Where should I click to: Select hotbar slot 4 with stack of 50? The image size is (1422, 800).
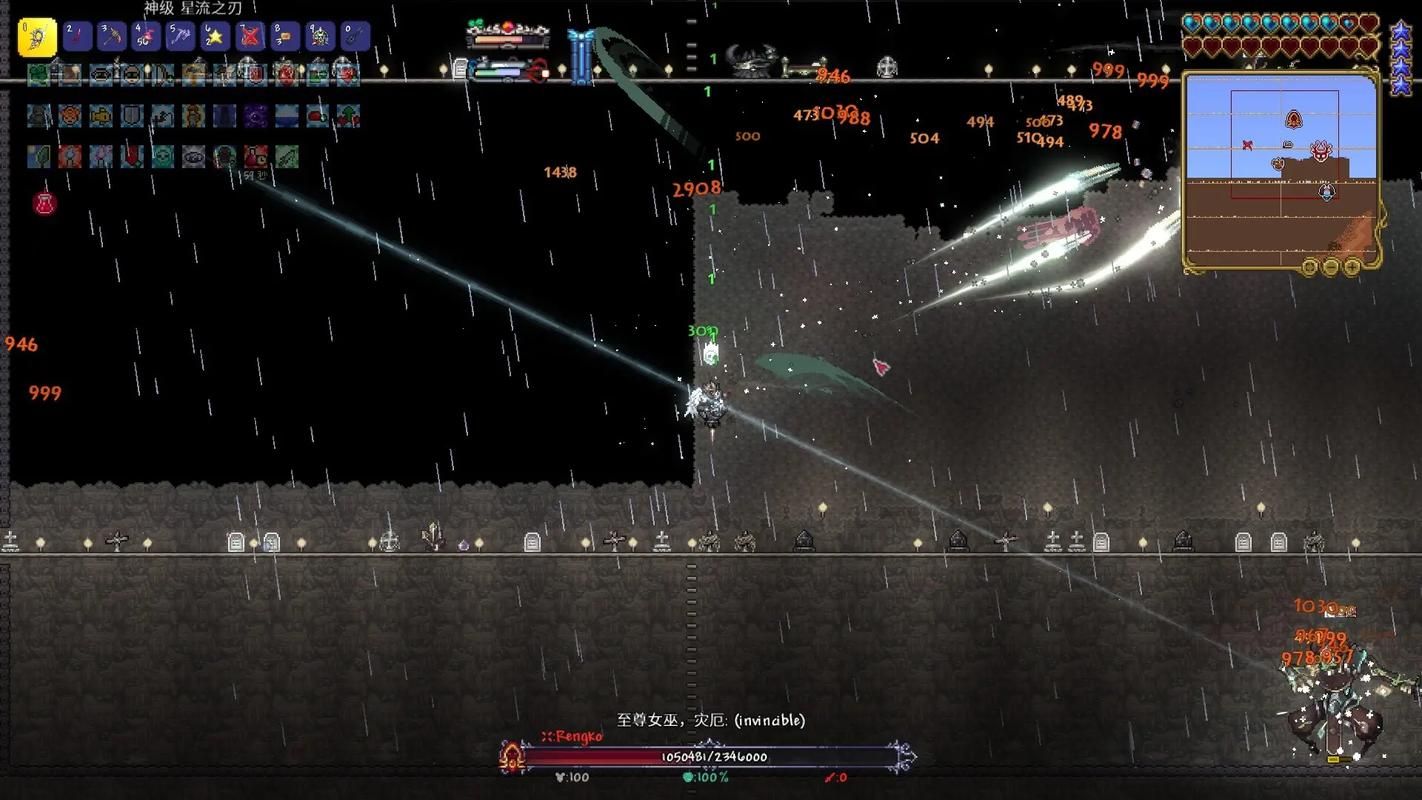click(x=145, y=37)
